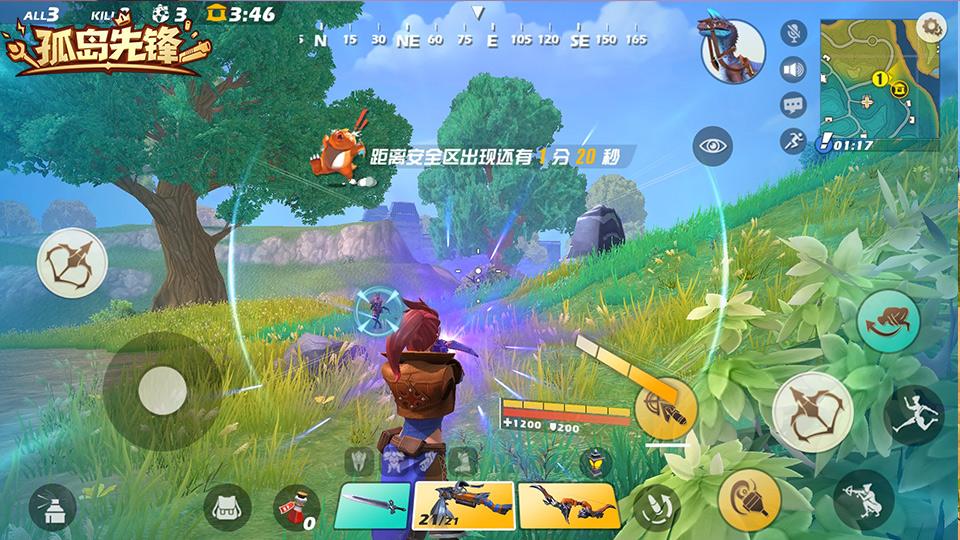Tap the crouch button
960x540 pixels.
click(x=863, y=499)
